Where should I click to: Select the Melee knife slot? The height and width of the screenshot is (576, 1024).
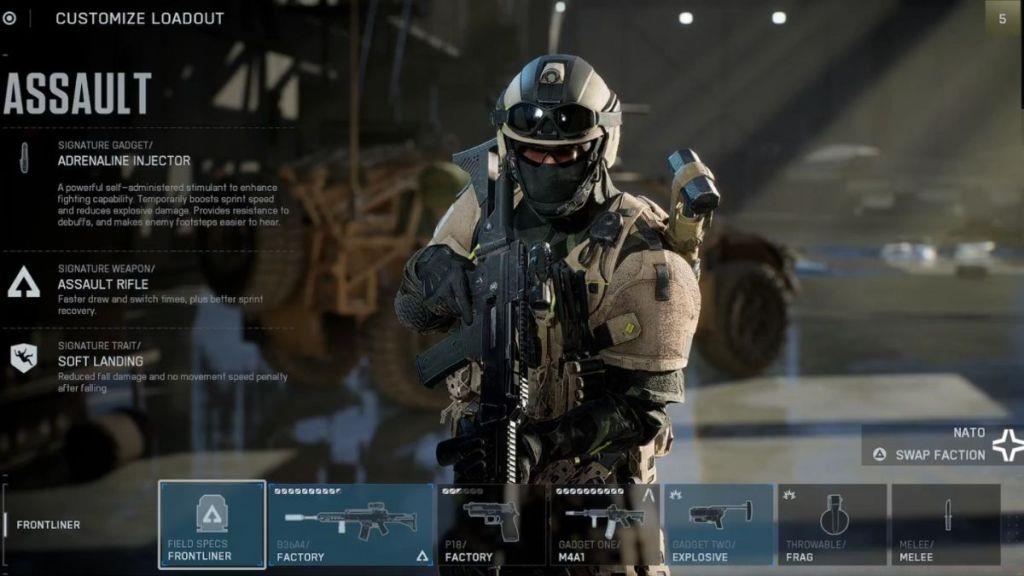pyautogui.click(x=945, y=524)
